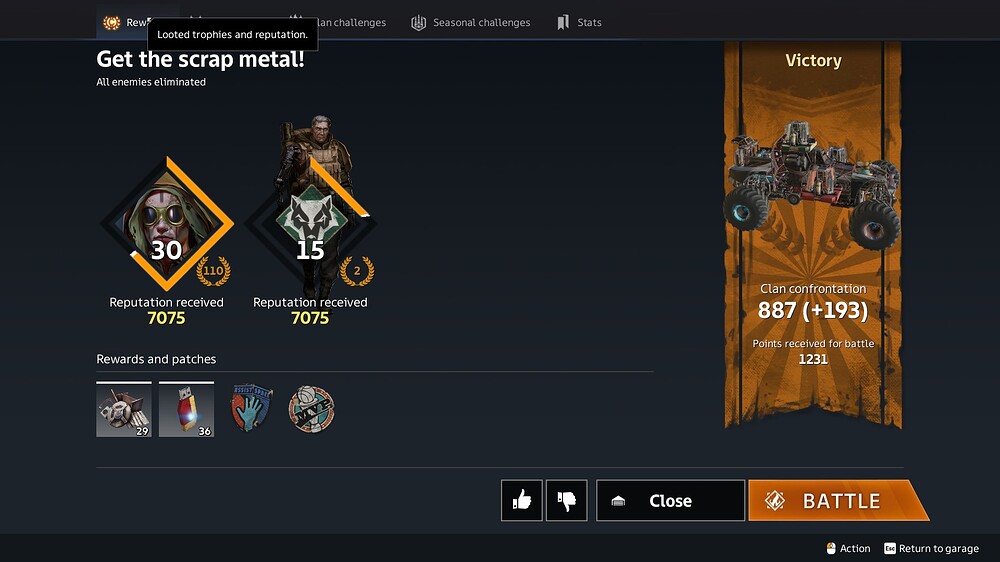Select the scrap metal reward tile

pos(124,410)
